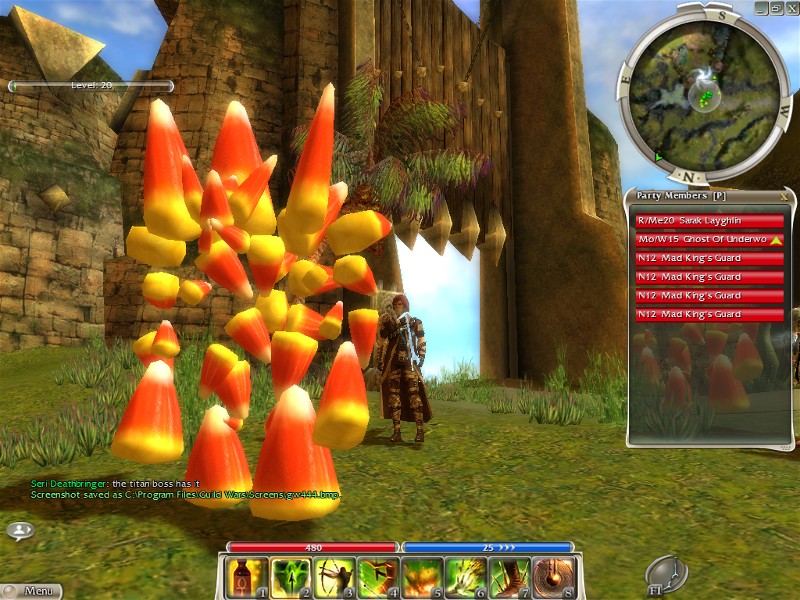Open the chat speech bubble icon
This screenshot has width=800, height=600.
19,530
